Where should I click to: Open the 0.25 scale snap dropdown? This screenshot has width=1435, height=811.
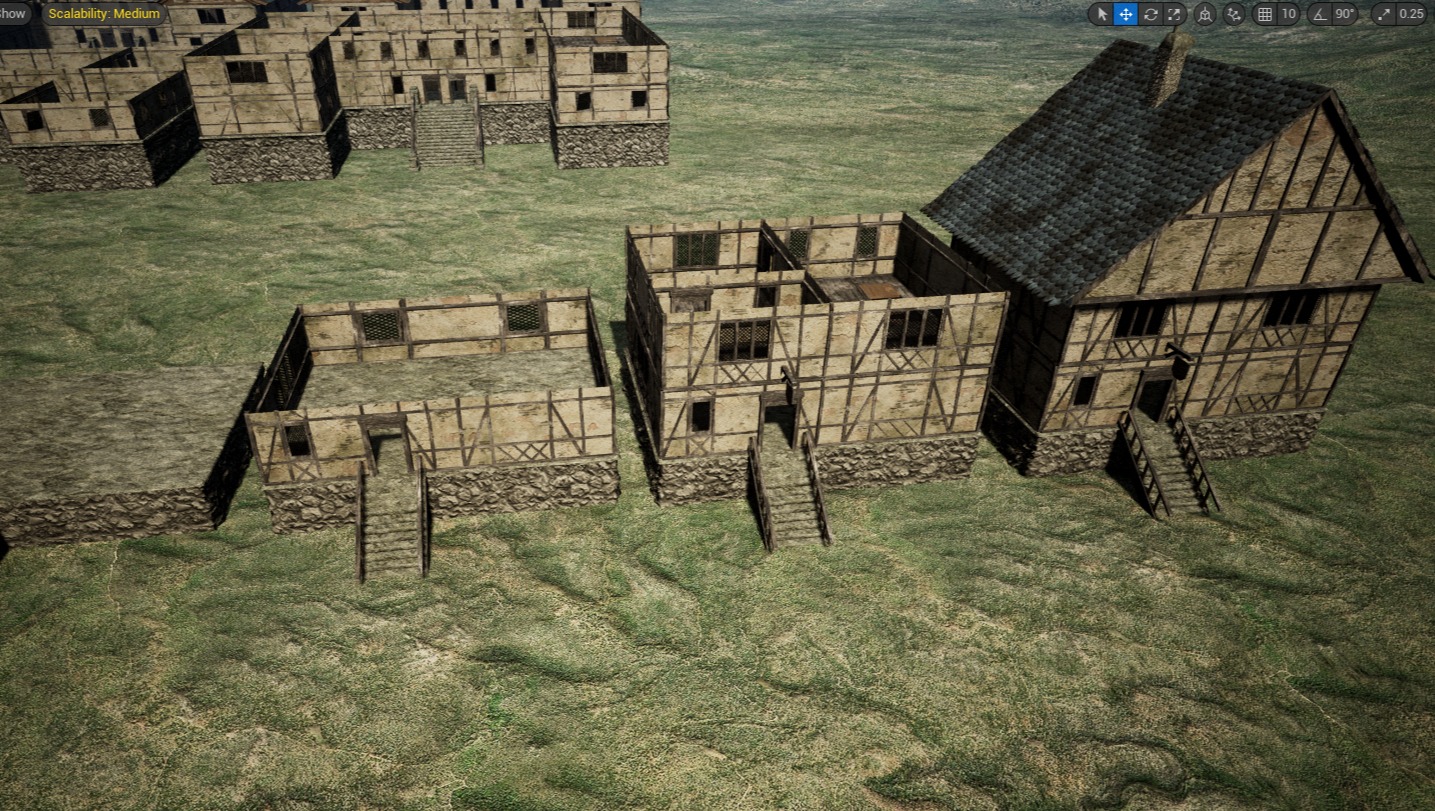point(1411,14)
